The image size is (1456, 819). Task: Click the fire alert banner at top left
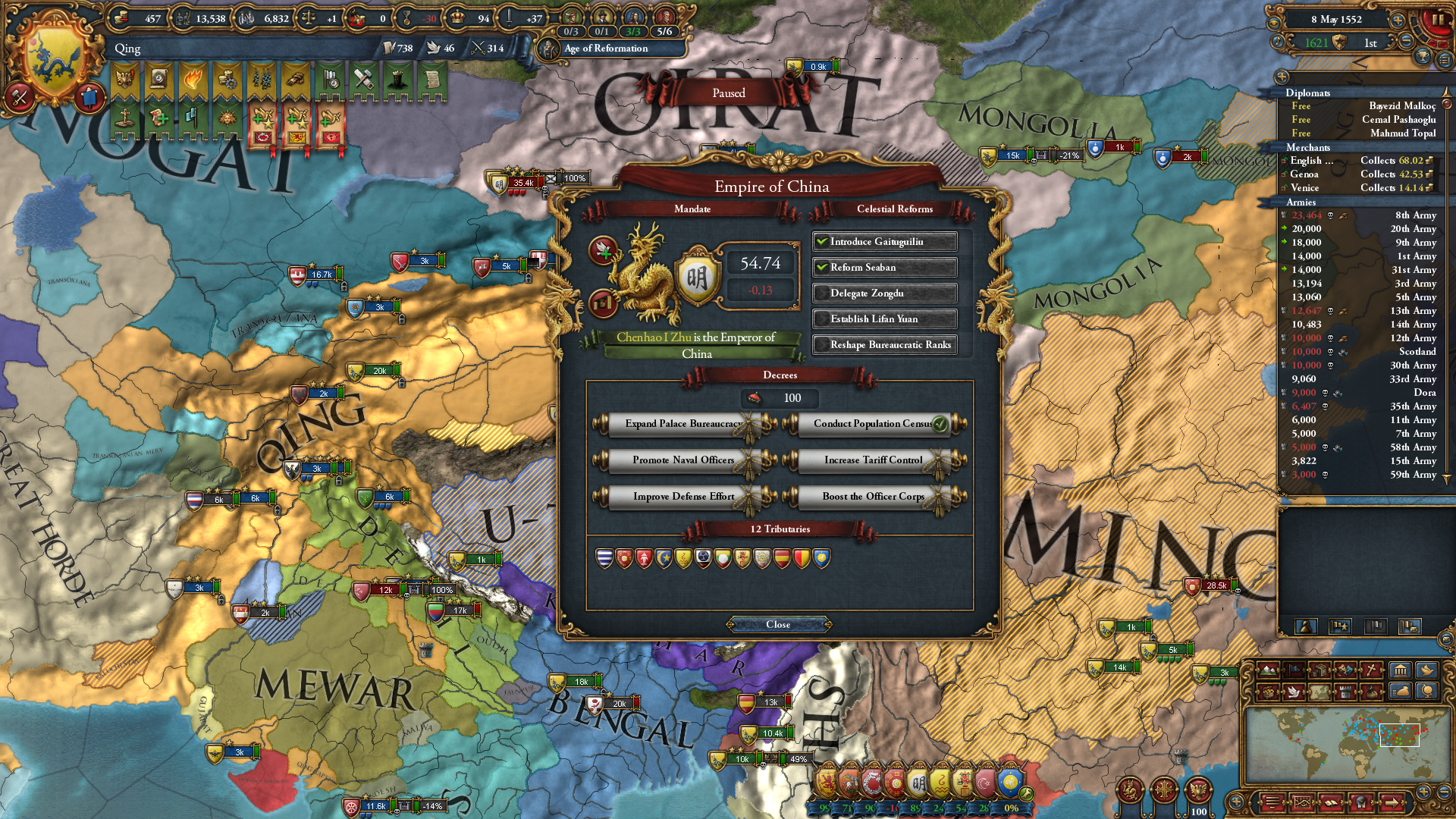(x=194, y=80)
